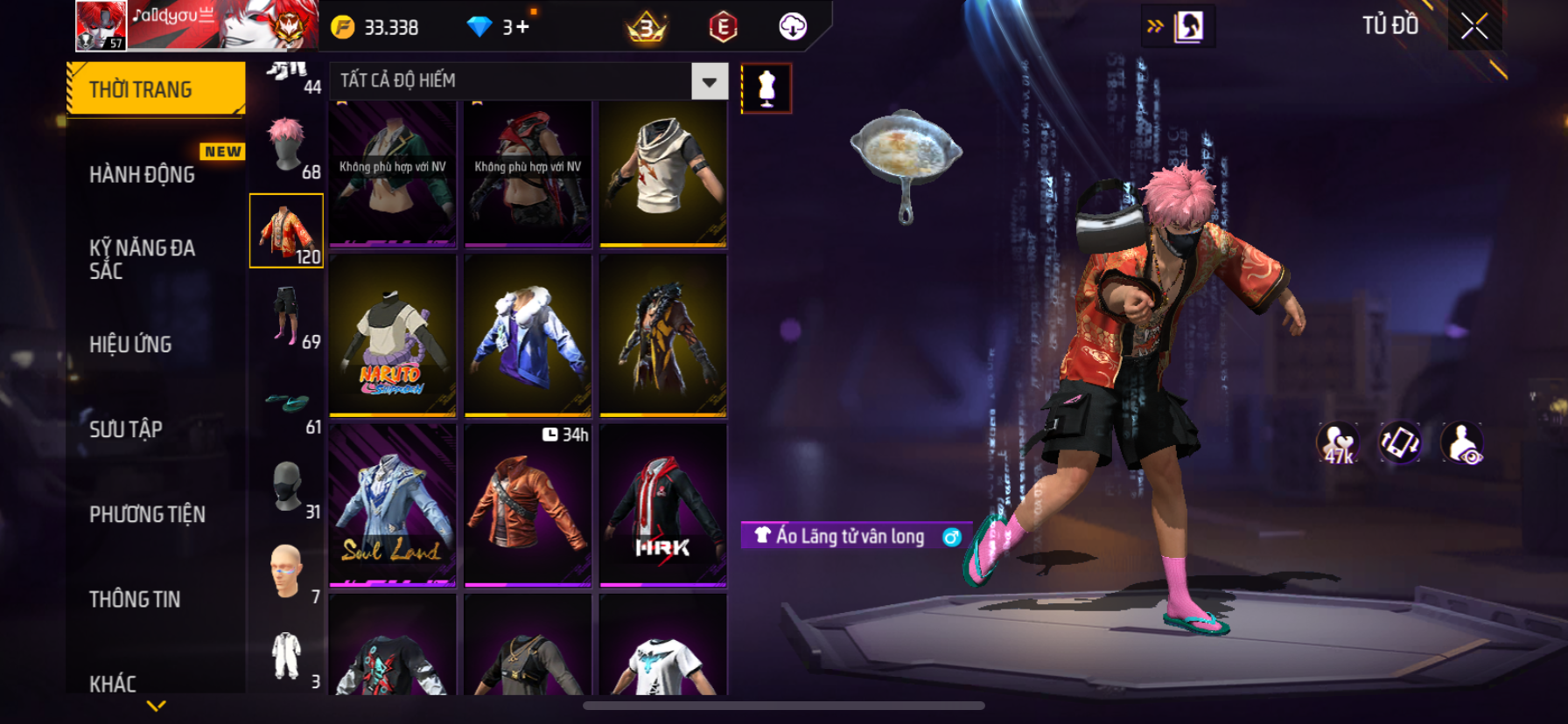This screenshot has width=1568, height=724.
Task: Switch to the shorts and pants subcategory
Action: click(x=287, y=316)
